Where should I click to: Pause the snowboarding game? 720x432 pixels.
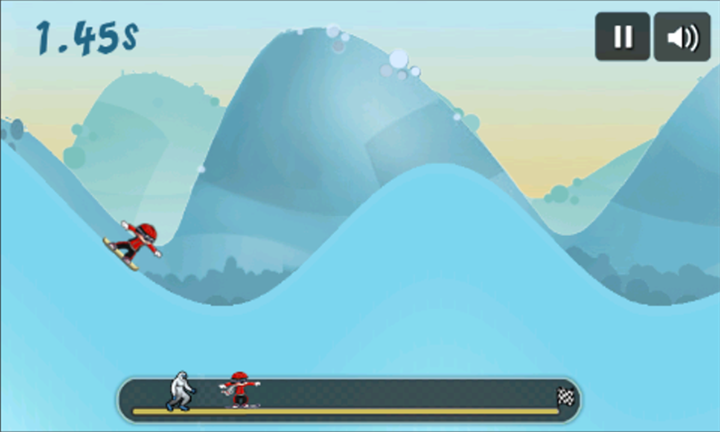pos(623,37)
